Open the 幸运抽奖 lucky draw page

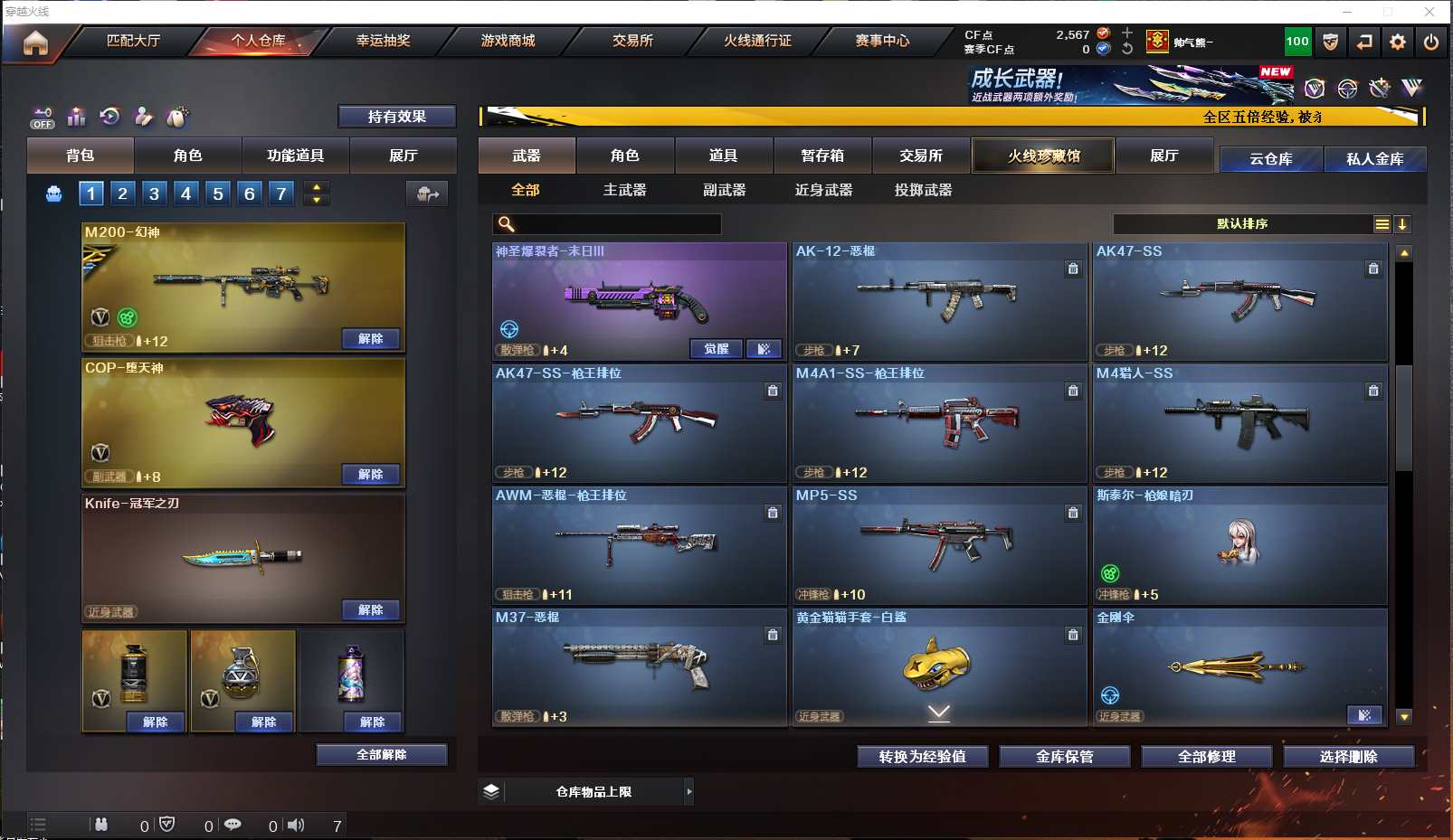click(383, 41)
